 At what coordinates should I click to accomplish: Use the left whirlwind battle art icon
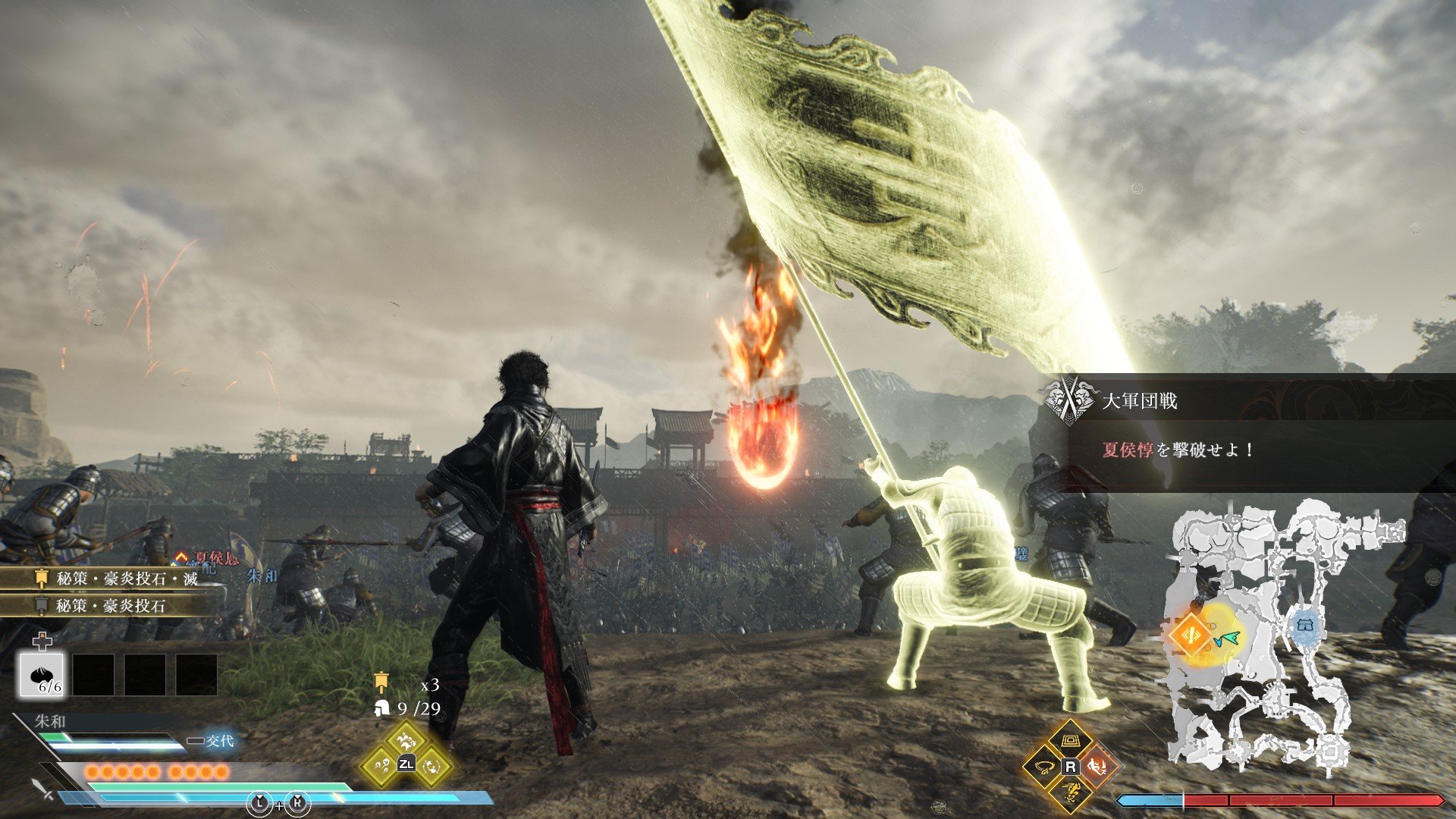(x=1044, y=767)
